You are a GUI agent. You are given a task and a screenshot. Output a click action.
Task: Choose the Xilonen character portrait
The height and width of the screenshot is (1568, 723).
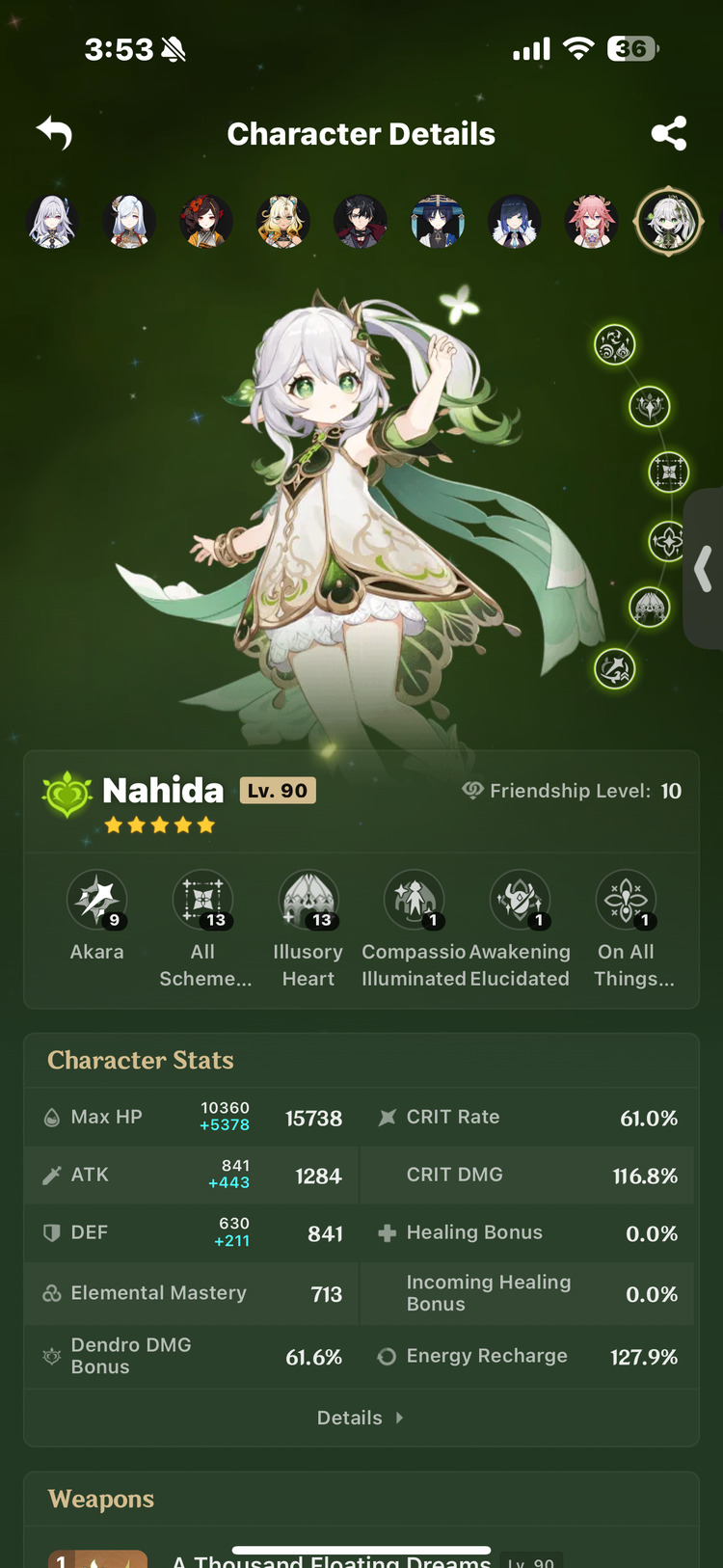(x=283, y=221)
